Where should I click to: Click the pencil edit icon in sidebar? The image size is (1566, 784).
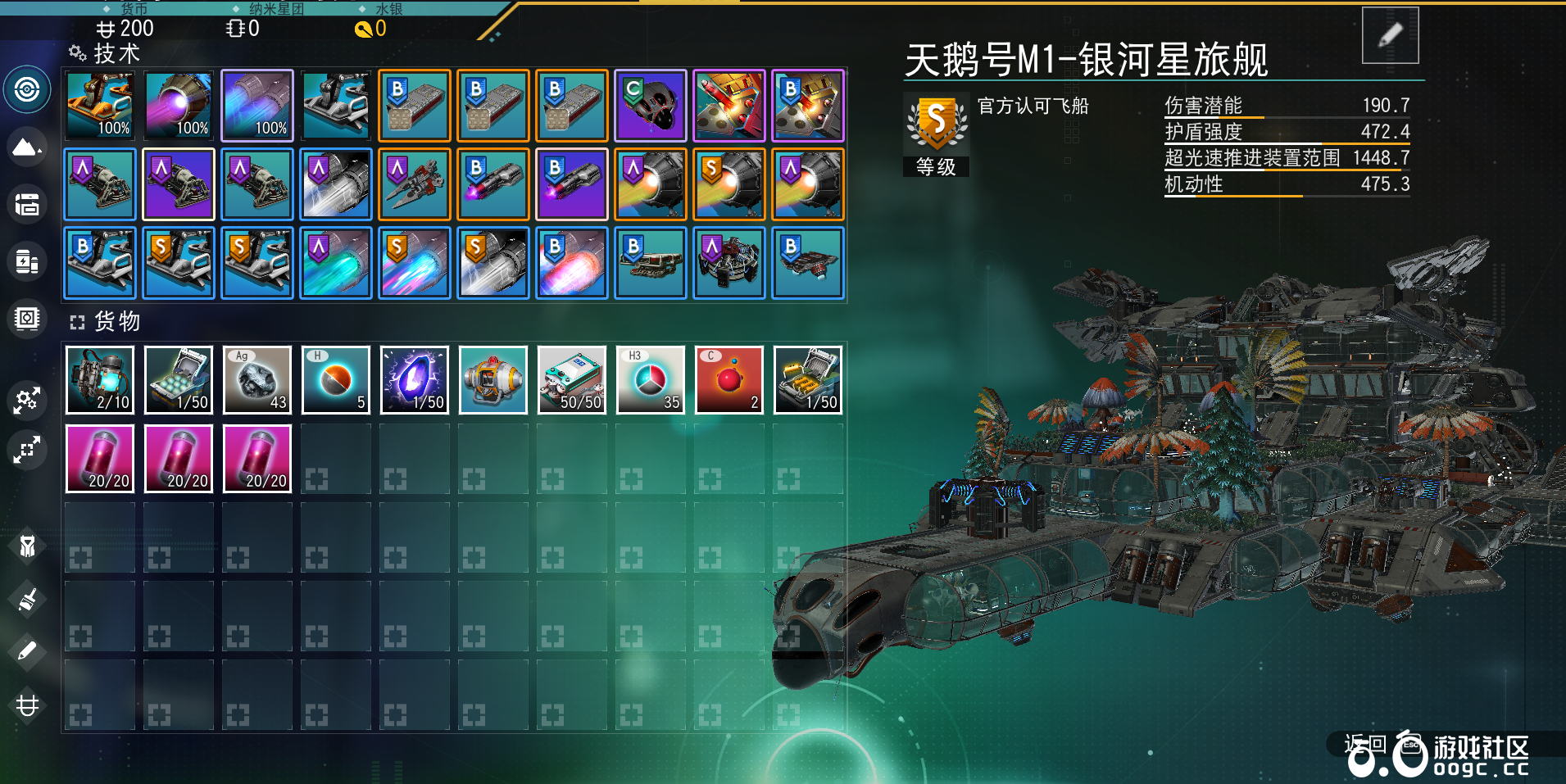click(x=27, y=650)
